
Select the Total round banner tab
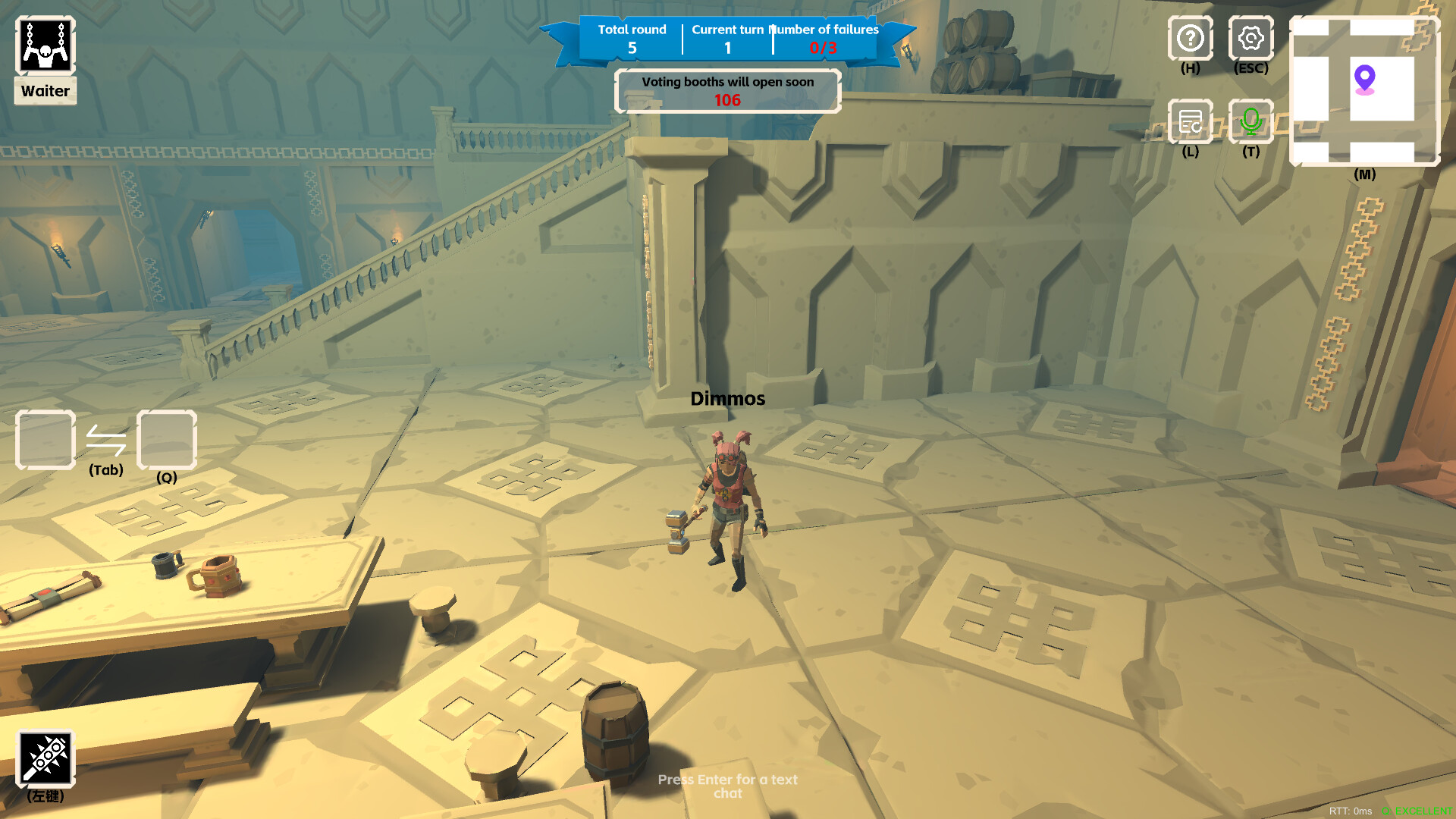[x=632, y=38]
